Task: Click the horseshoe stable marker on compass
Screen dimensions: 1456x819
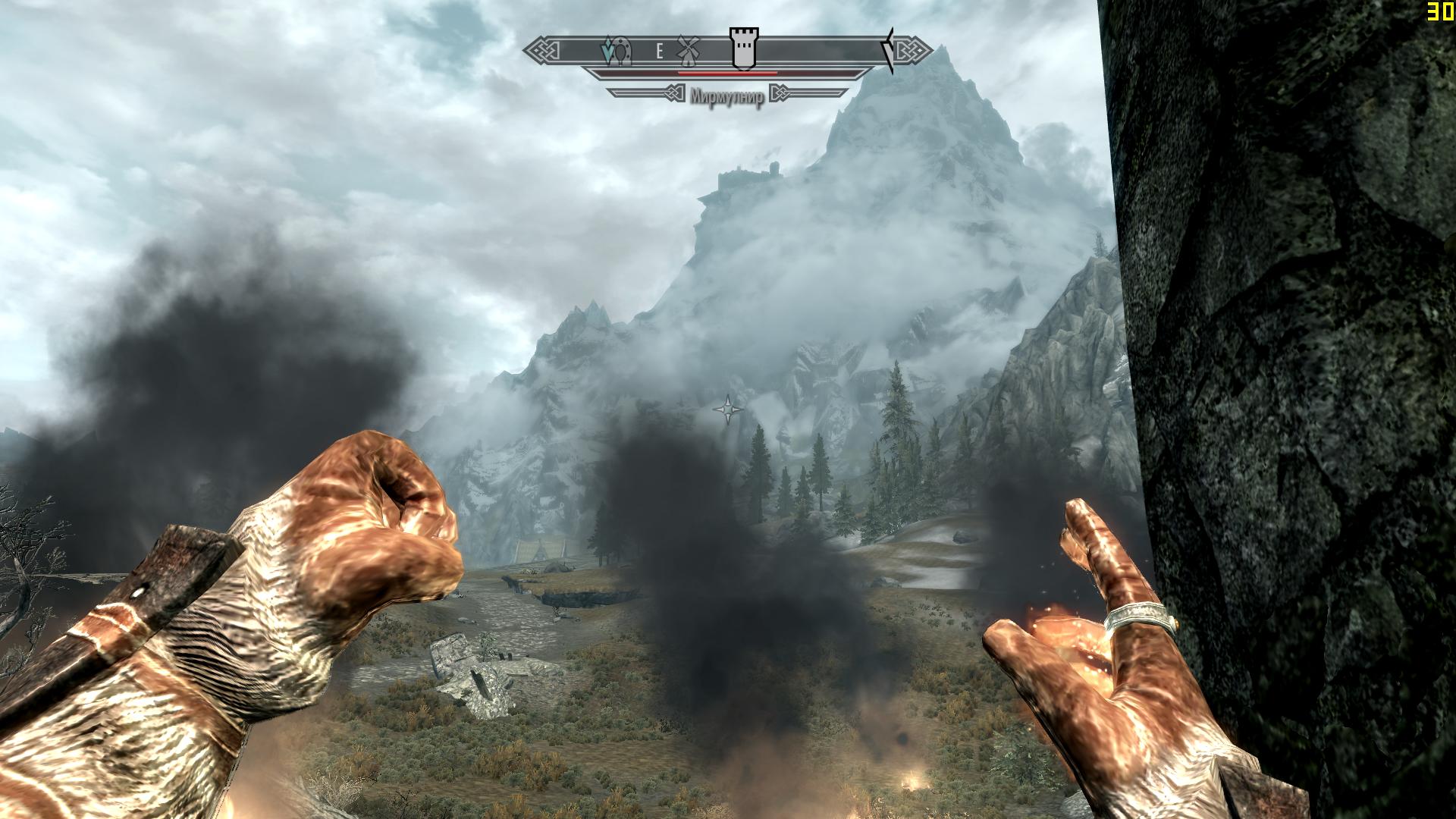Action: tap(623, 52)
